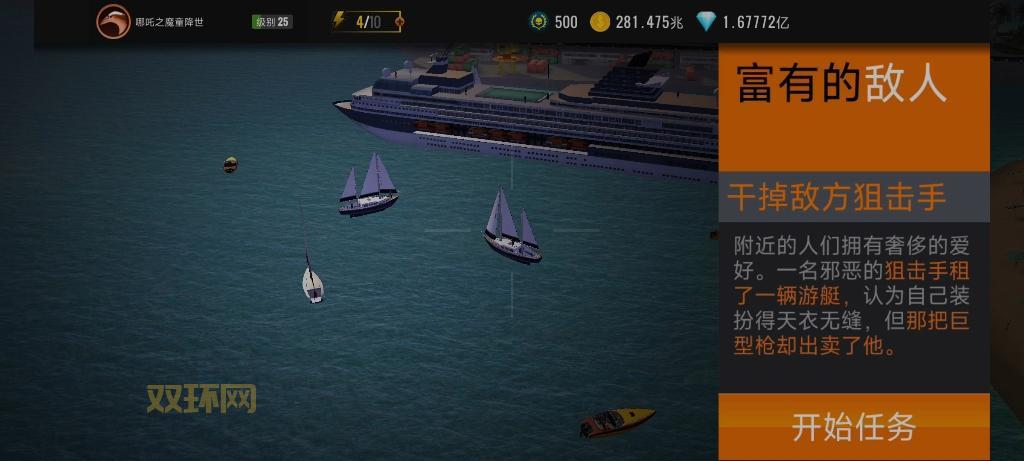The height and width of the screenshot is (461, 1024).
Task: Start the mission with 开始任务 button
Action: point(853,426)
